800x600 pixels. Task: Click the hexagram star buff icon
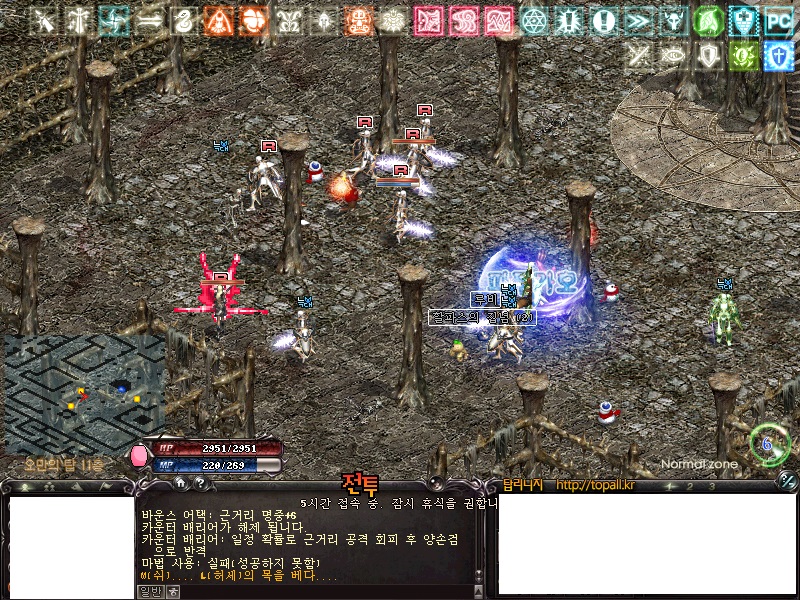click(535, 21)
